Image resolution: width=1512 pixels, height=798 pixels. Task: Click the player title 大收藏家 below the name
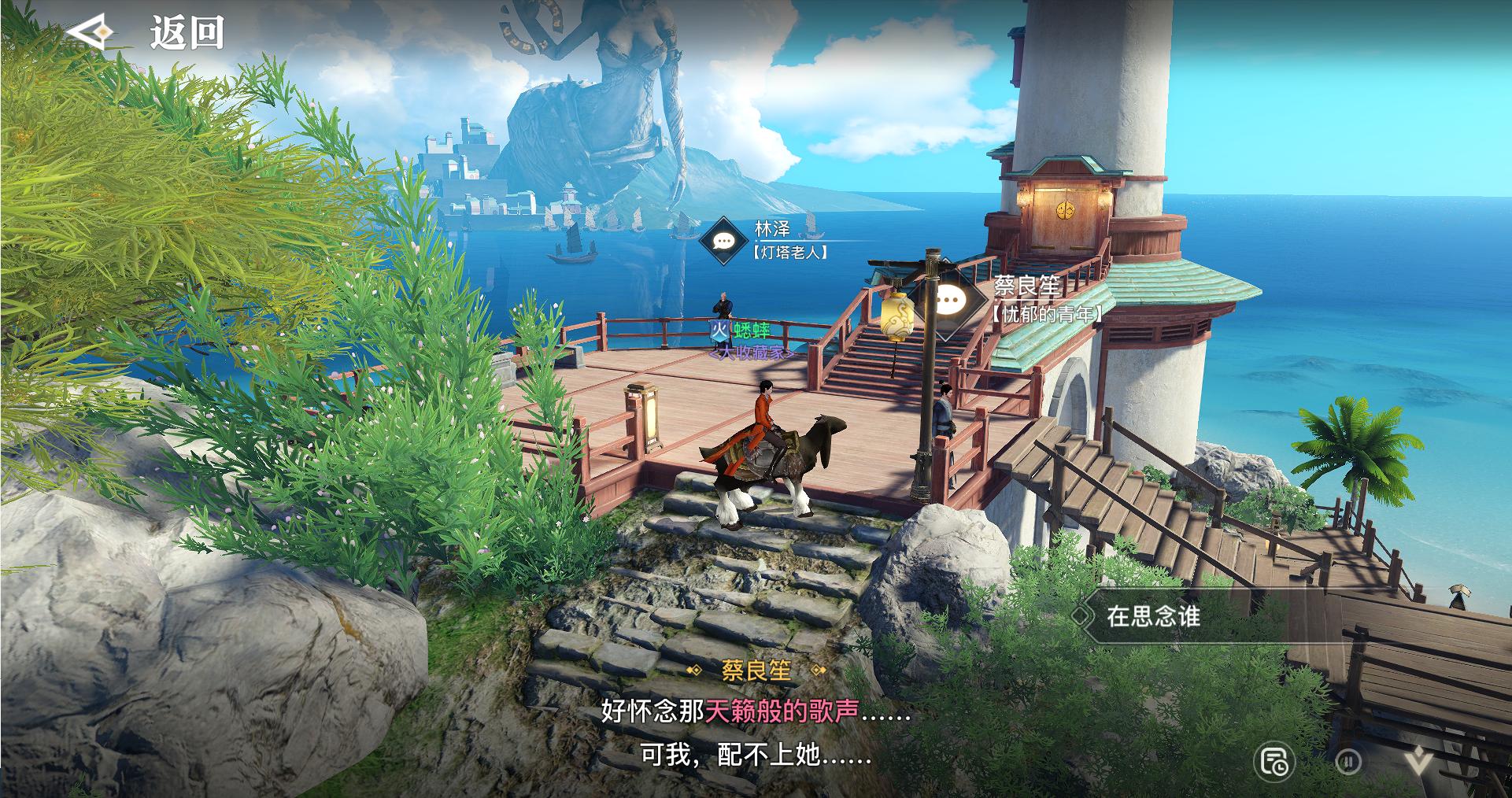752,353
